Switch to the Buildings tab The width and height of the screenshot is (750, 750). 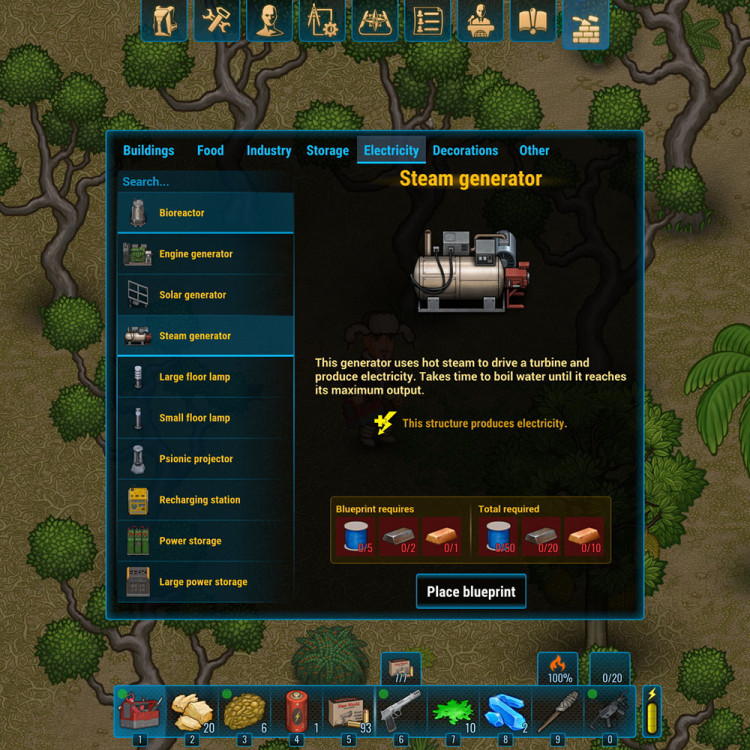(148, 151)
